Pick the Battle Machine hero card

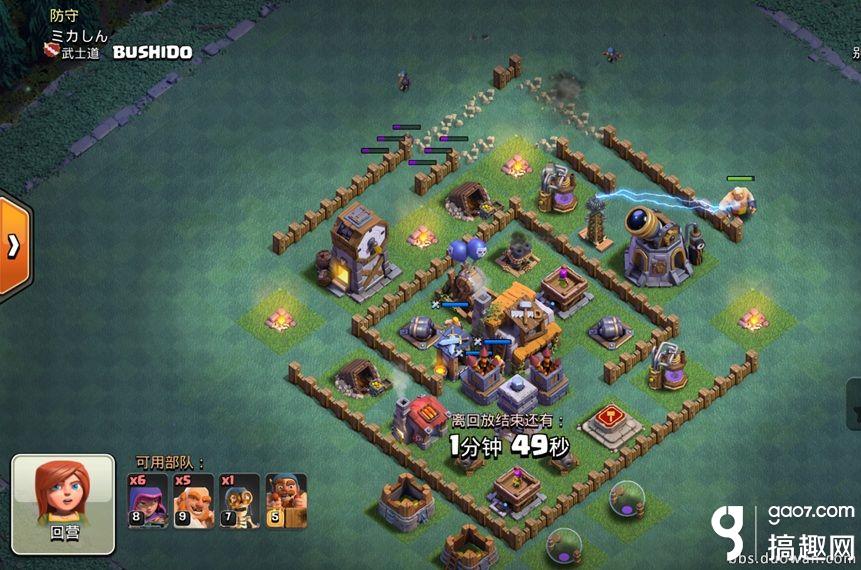point(287,500)
